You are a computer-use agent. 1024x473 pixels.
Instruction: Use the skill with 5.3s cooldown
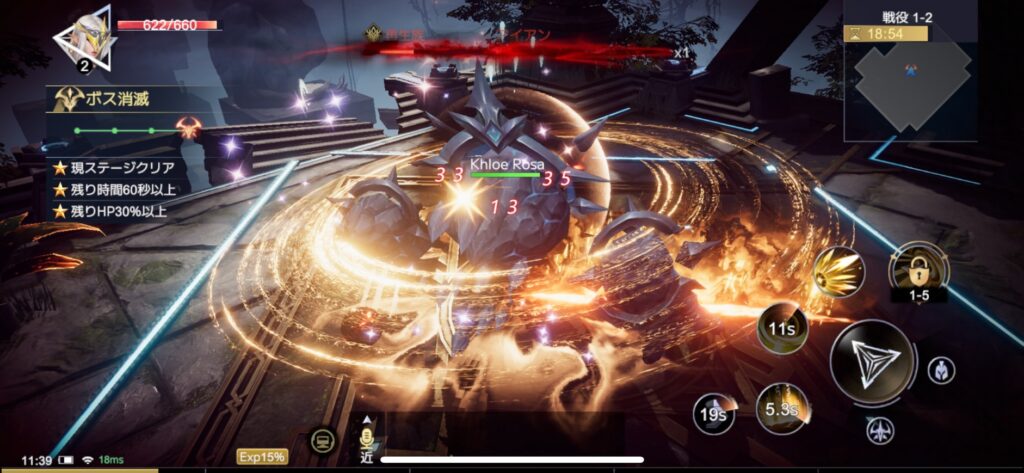(x=781, y=408)
